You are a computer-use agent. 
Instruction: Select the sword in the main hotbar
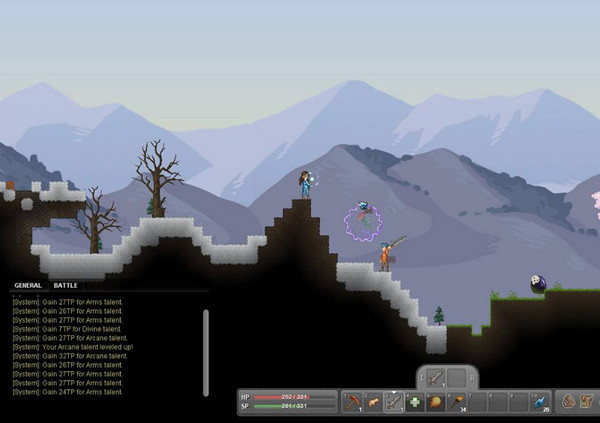pyautogui.click(x=393, y=401)
